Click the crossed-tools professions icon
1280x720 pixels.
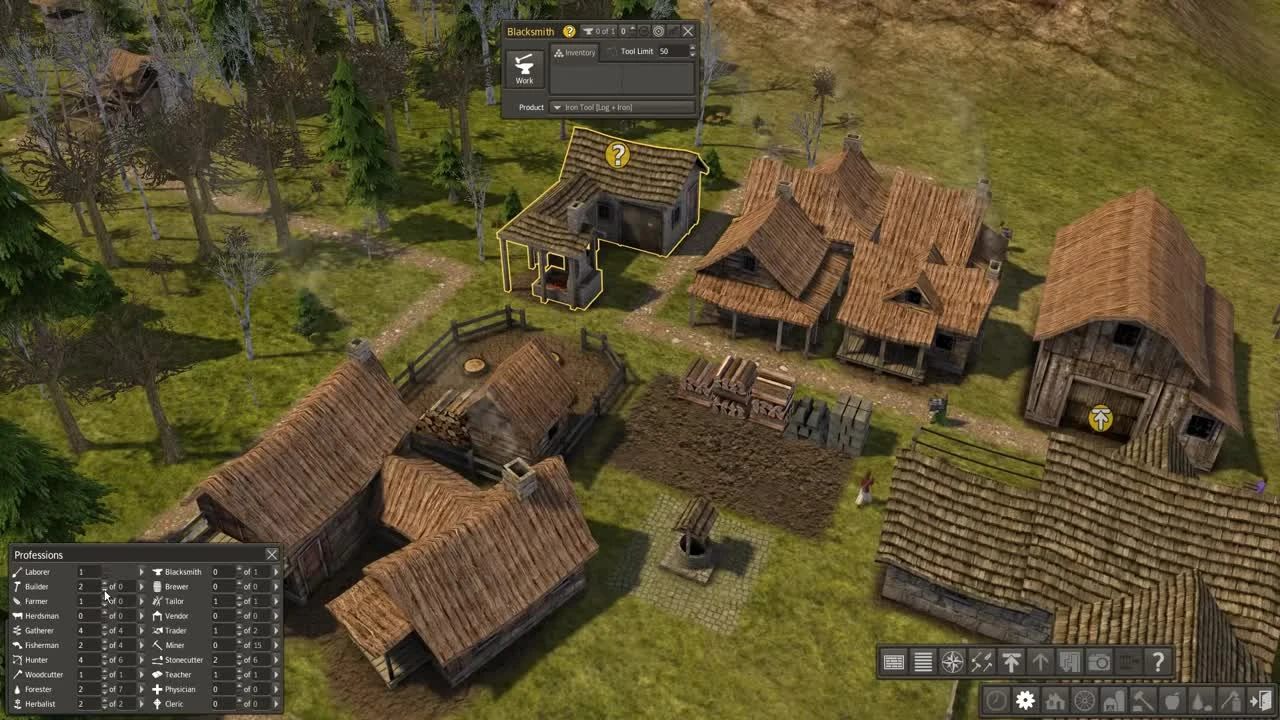[x=983, y=663]
